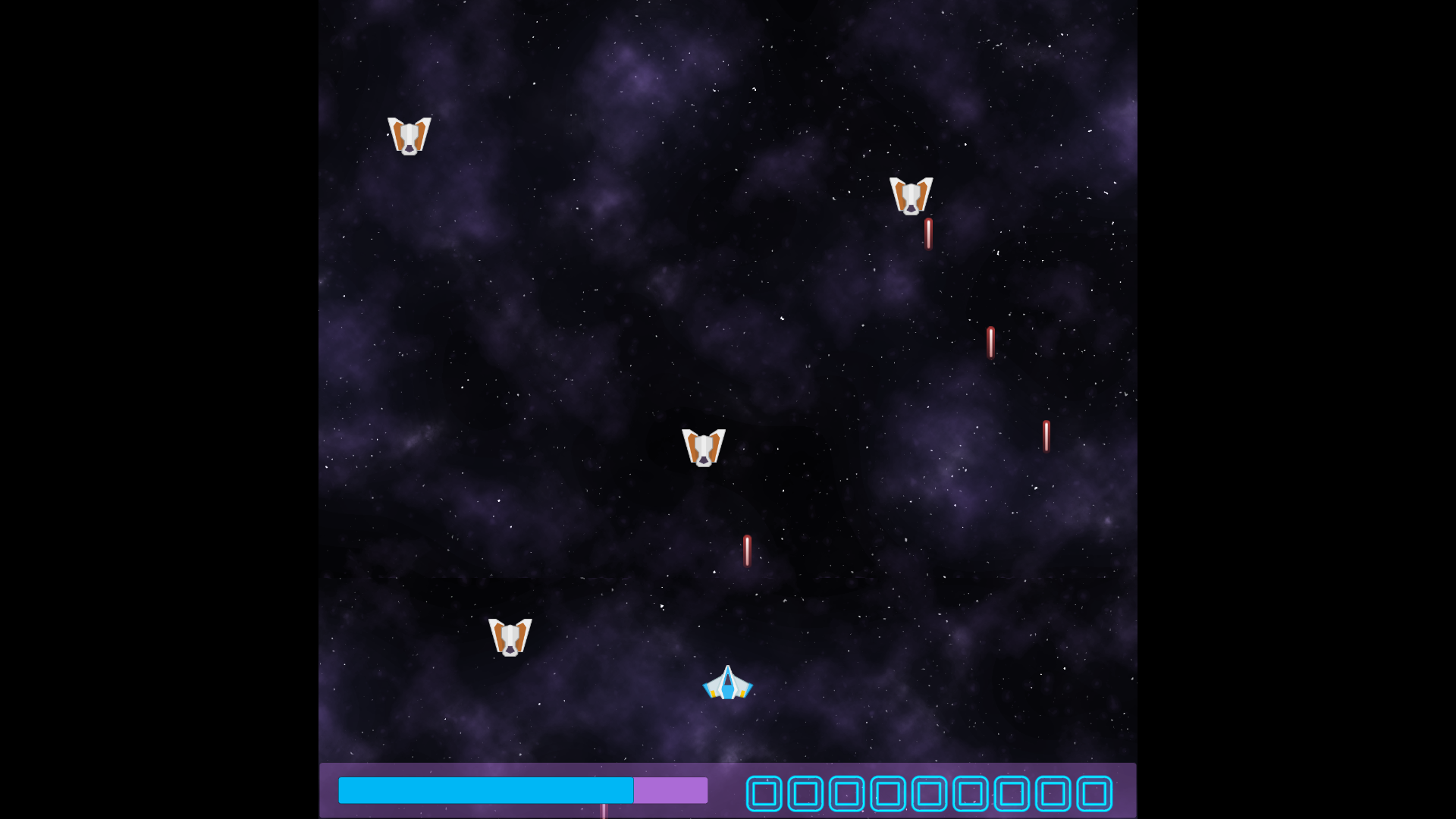Image resolution: width=1456 pixels, height=819 pixels.
Task: Select the enemy fighter ship at top left
Action: pos(409,135)
